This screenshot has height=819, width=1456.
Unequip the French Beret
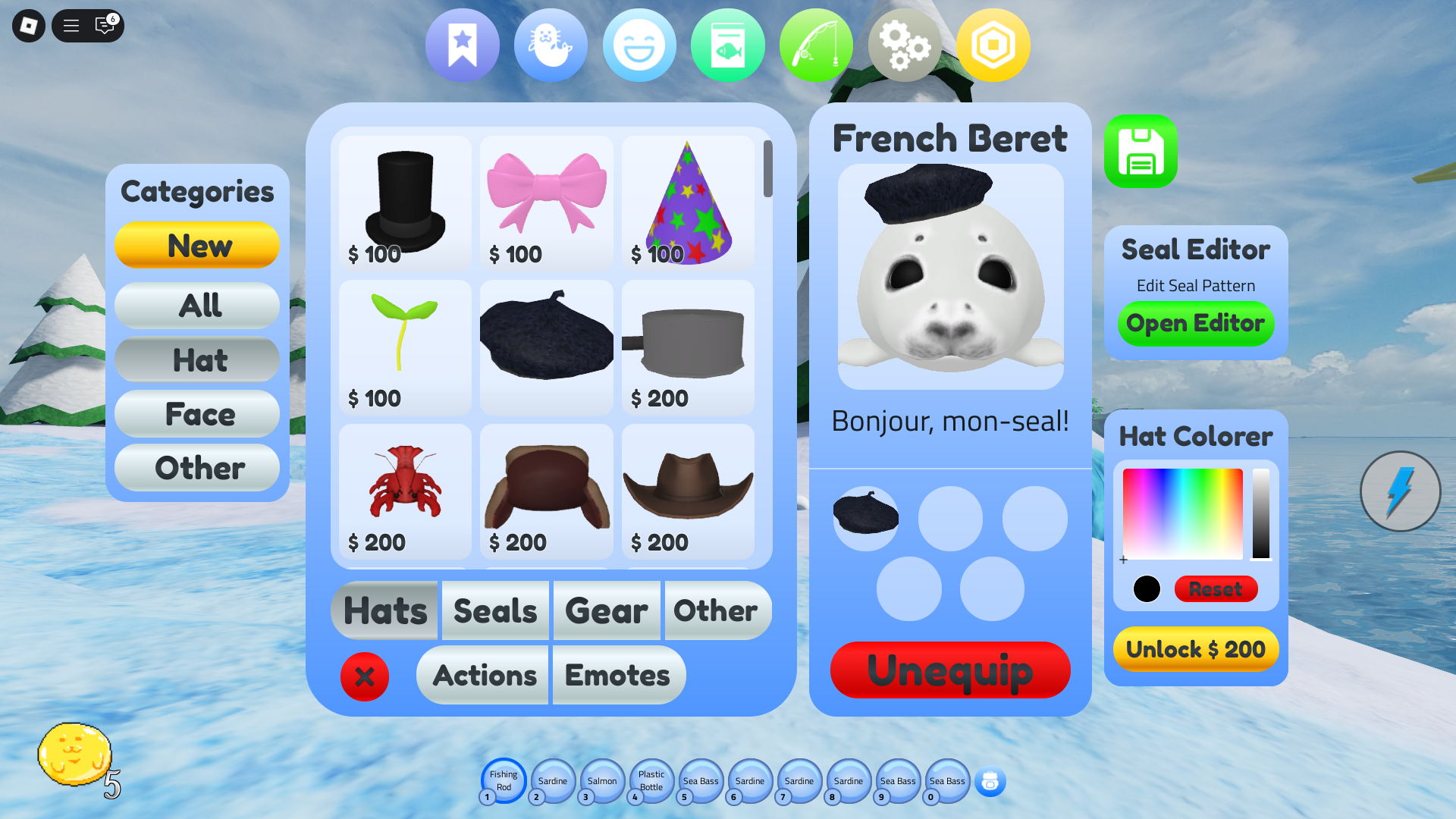[950, 670]
